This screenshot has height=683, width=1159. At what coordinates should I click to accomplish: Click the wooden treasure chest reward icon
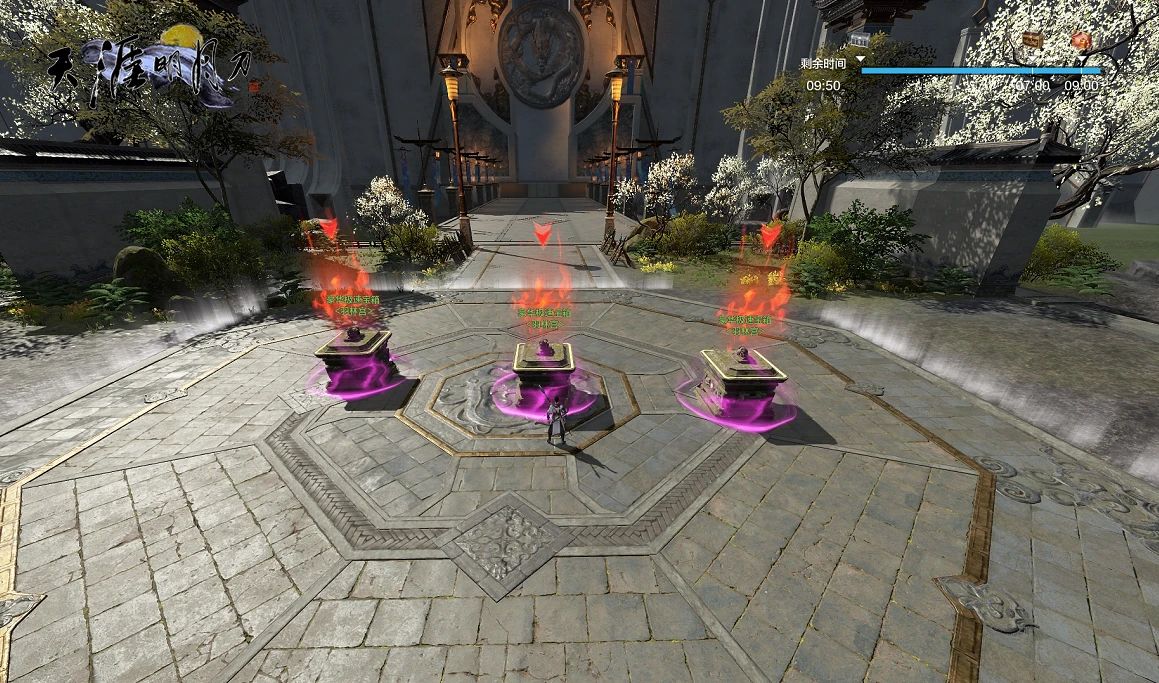[x=1033, y=40]
